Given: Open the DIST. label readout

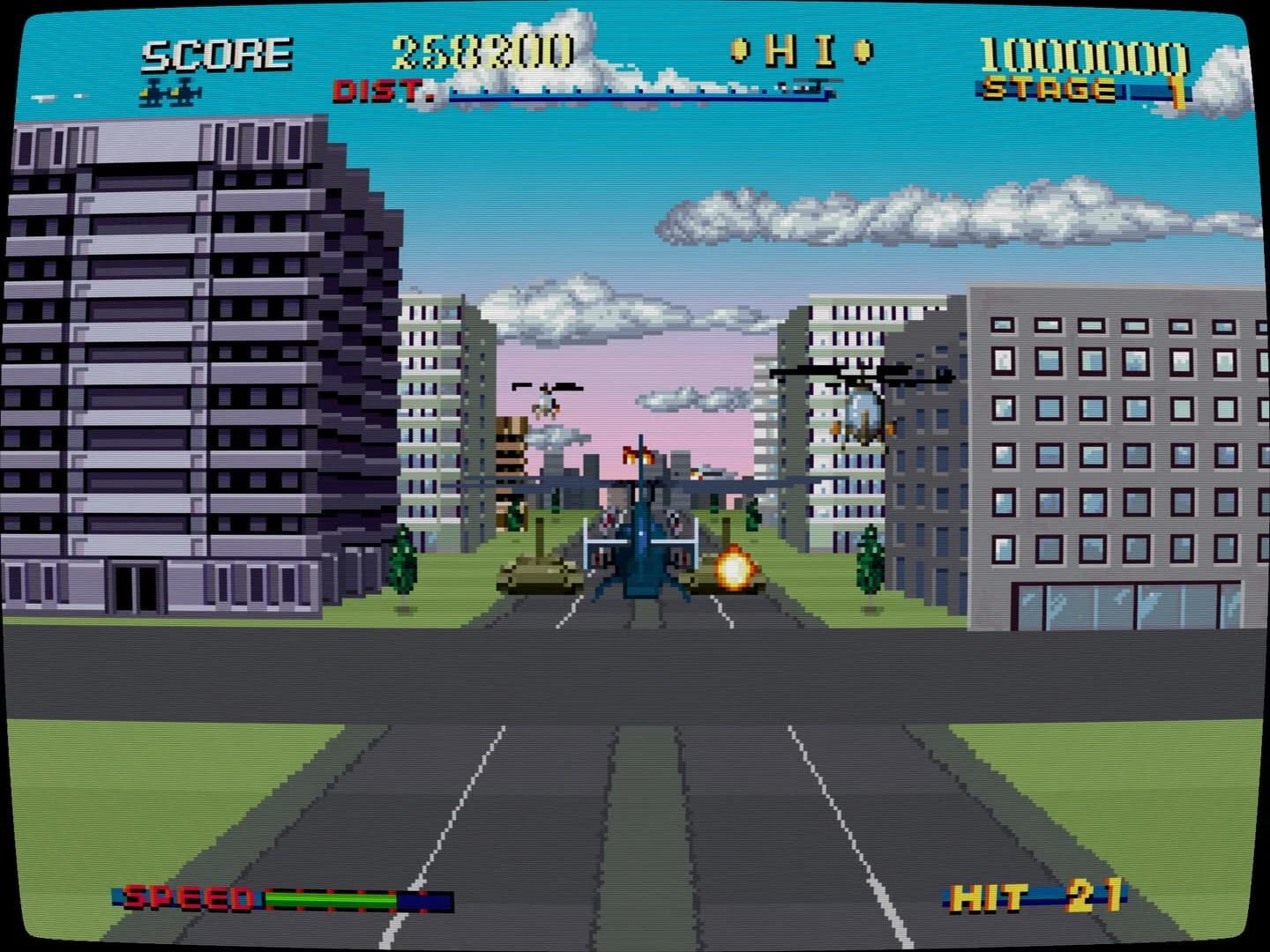Looking at the screenshot, I should (379, 88).
